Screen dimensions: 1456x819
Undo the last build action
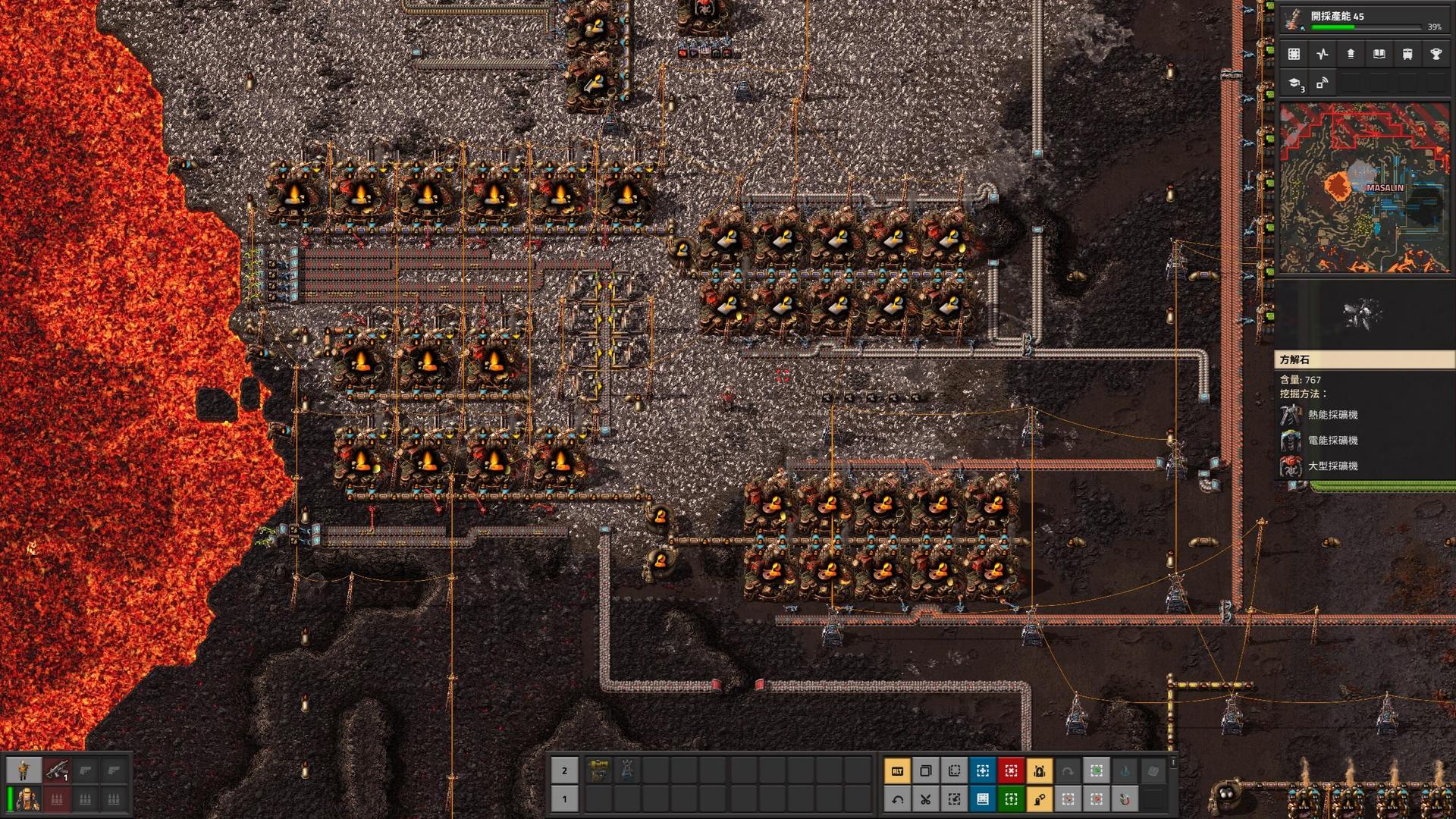pos(897,800)
